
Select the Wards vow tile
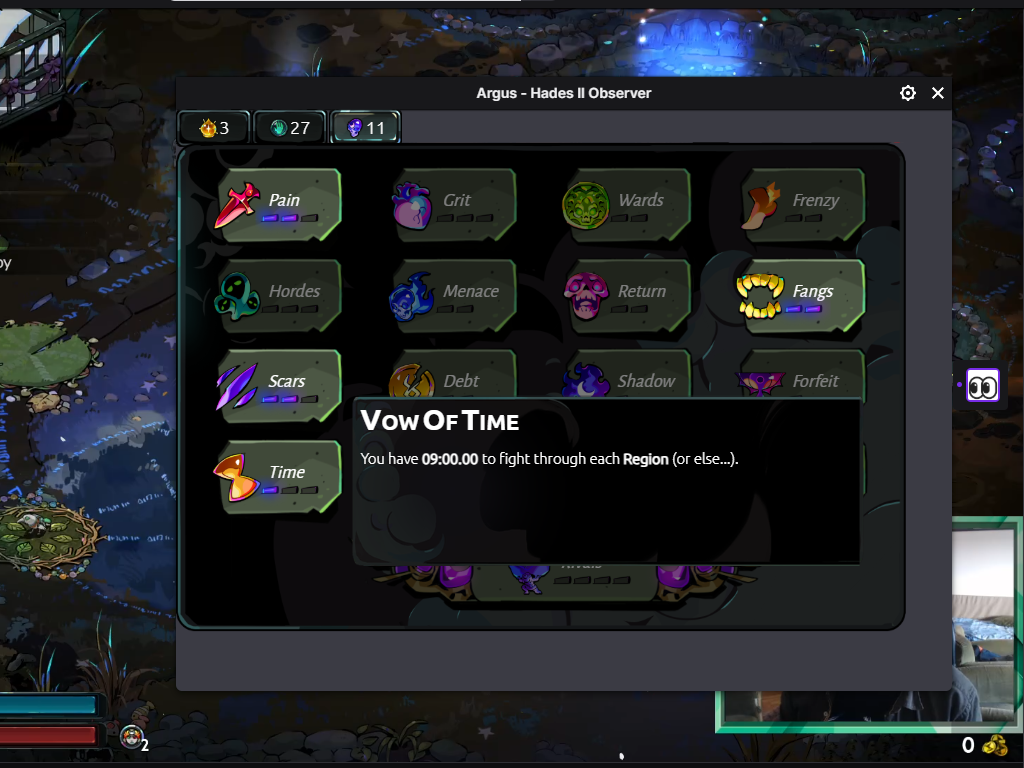pos(627,205)
